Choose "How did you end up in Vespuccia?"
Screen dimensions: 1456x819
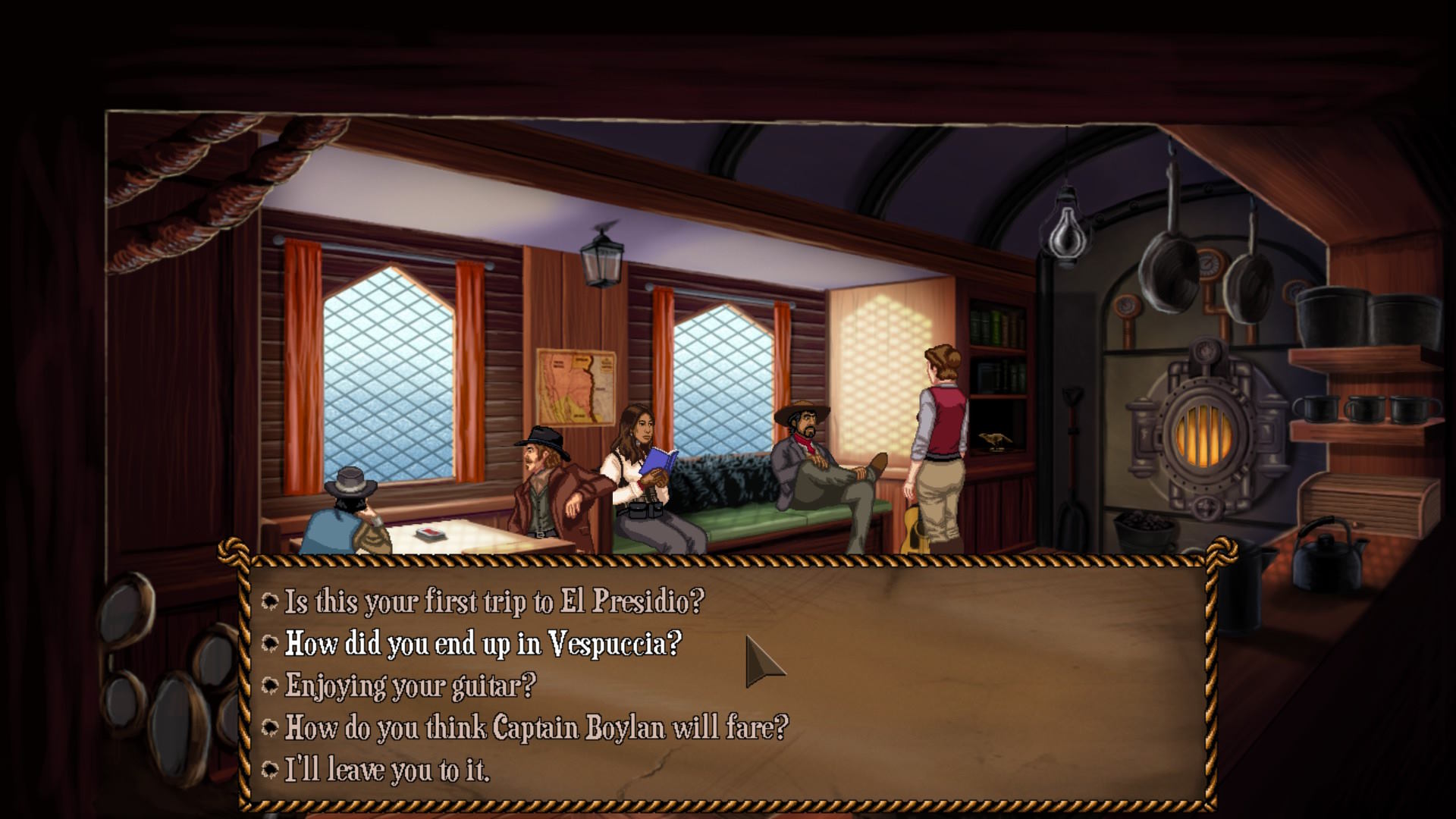(482, 644)
